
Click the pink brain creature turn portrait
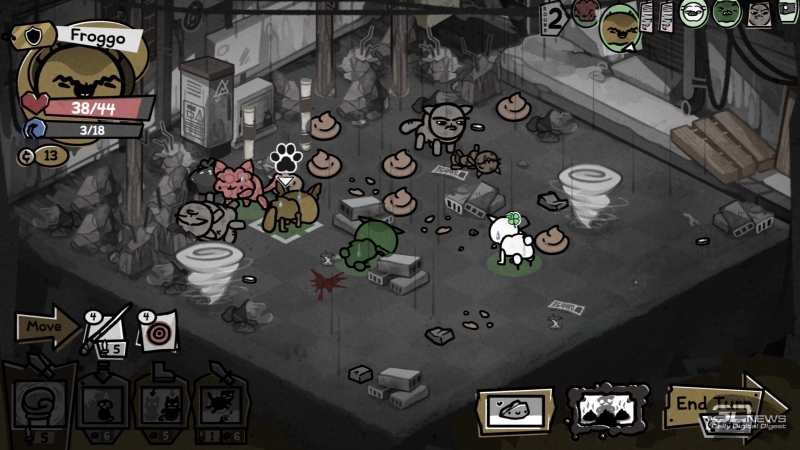click(585, 13)
